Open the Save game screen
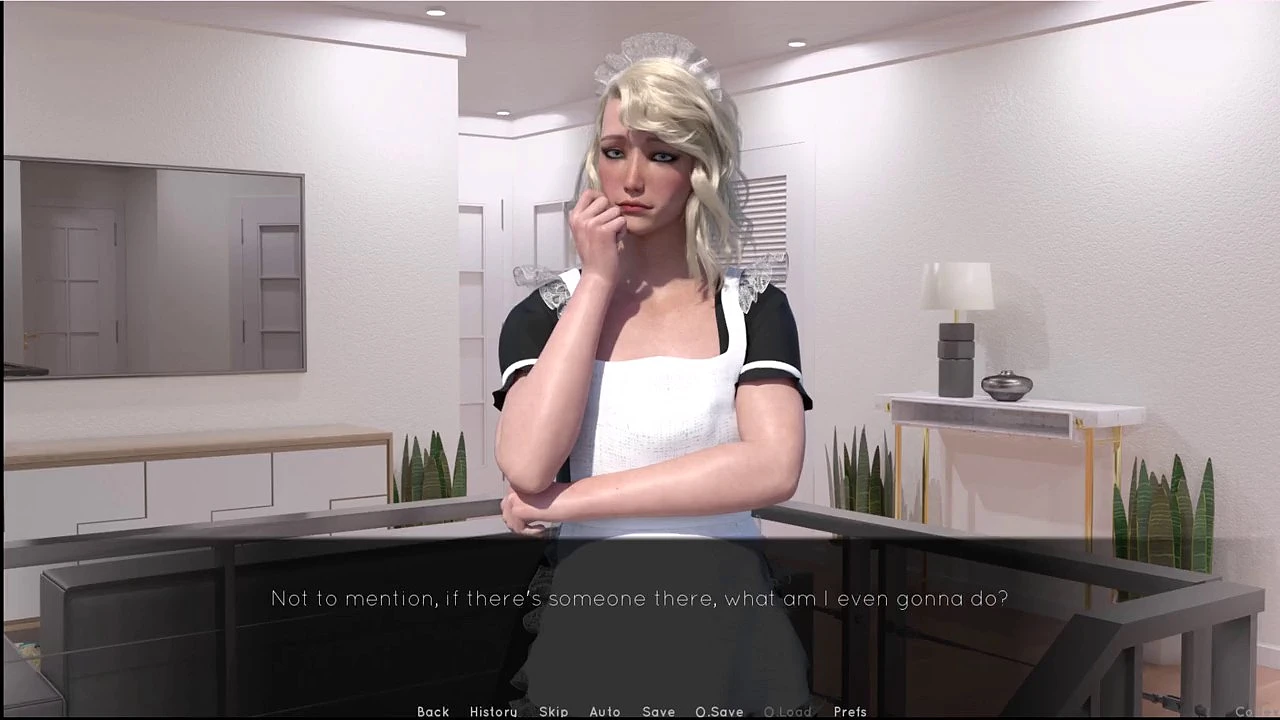This screenshot has height=720, width=1280. pos(658,711)
